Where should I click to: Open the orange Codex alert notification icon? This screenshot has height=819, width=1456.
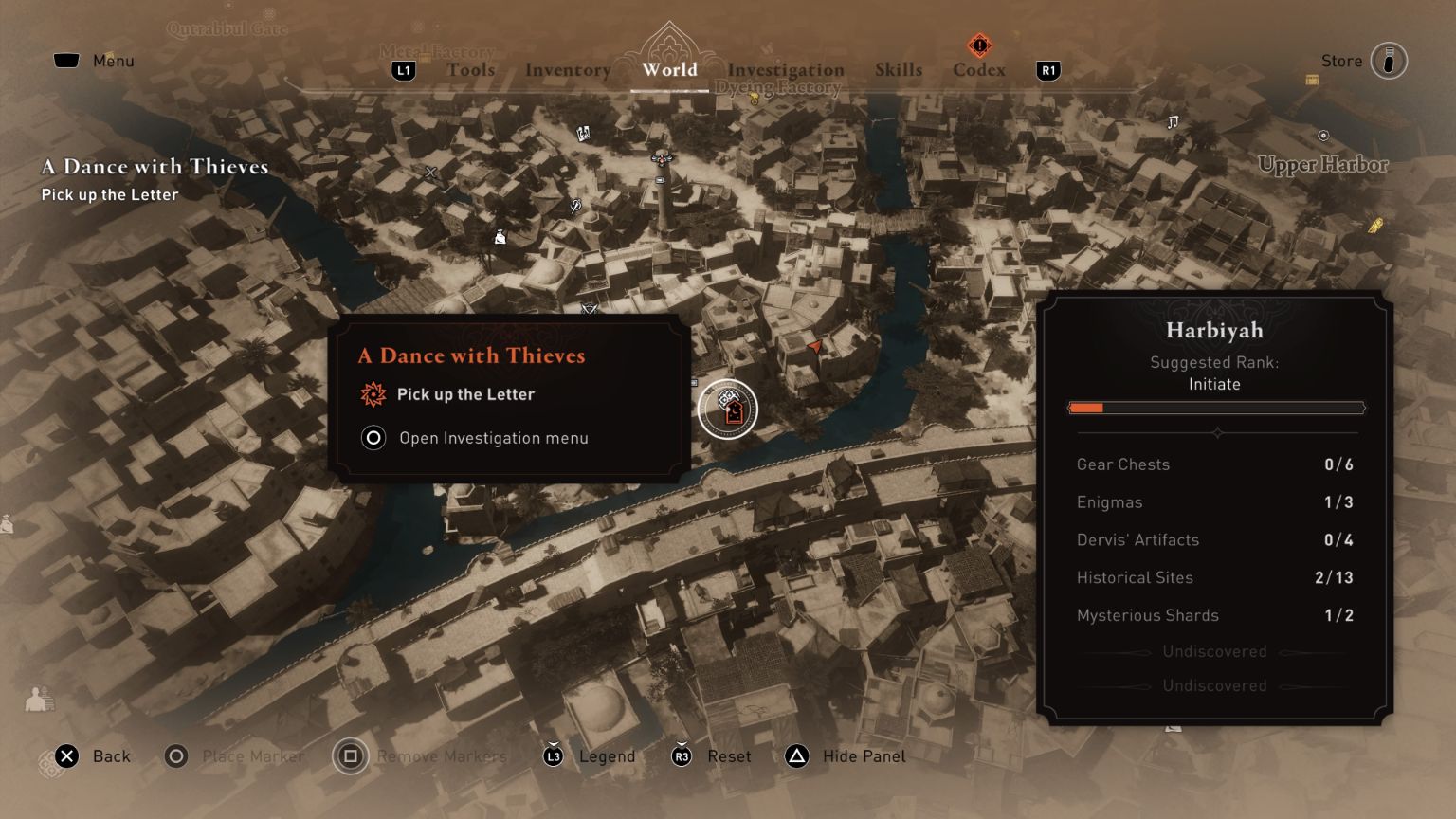978,45
